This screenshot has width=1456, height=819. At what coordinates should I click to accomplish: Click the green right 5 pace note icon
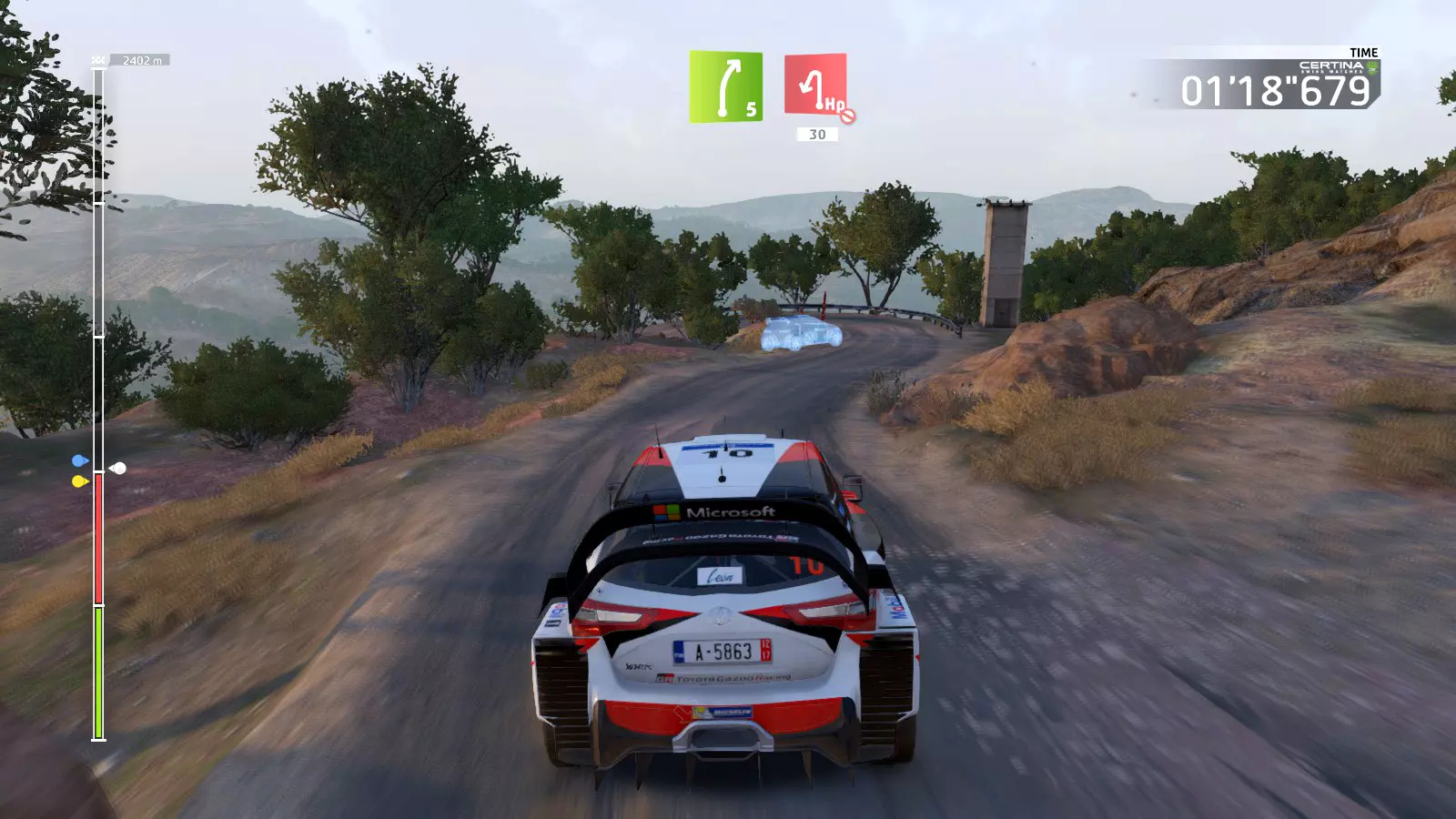[725, 86]
